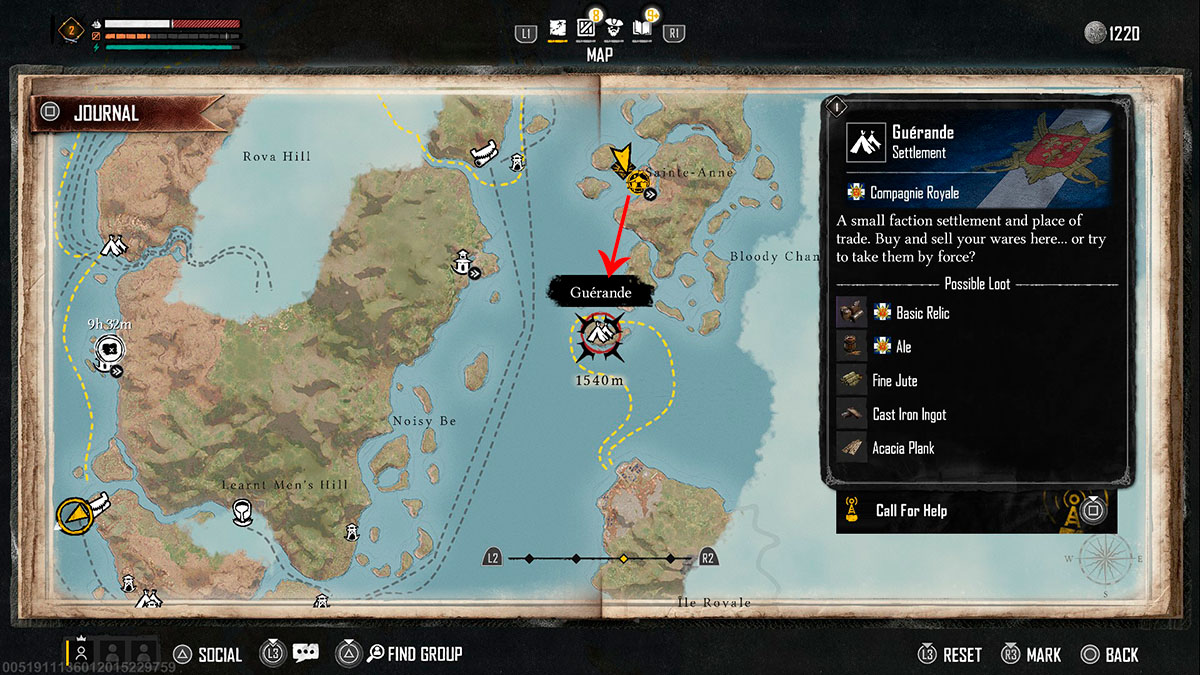Open the Social menu
This screenshot has width=1200, height=675.
pyautogui.click(x=207, y=655)
